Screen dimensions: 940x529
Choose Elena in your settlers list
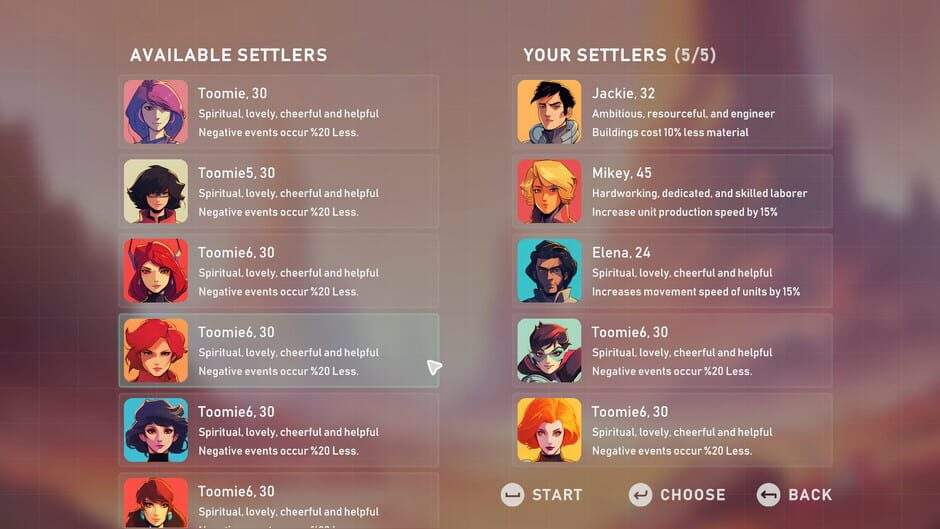tap(672, 271)
